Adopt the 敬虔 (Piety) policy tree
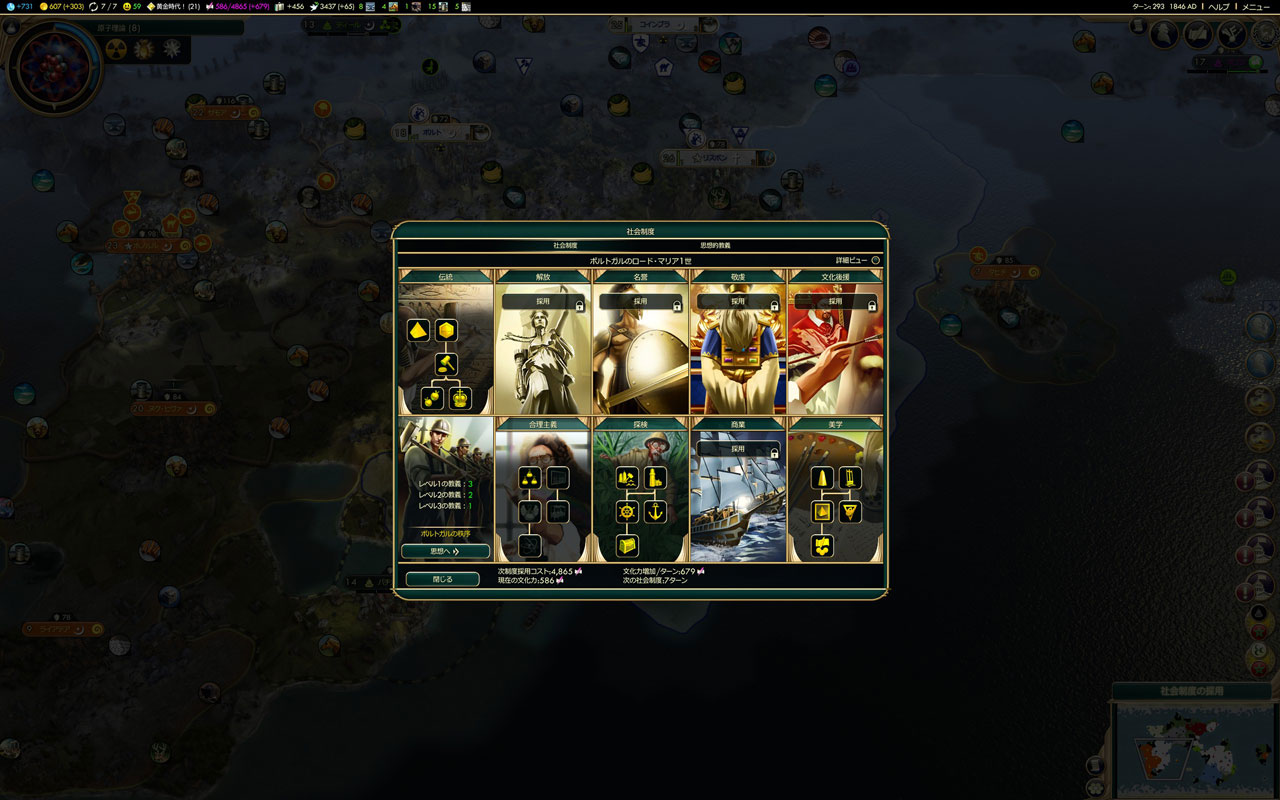 pyautogui.click(x=738, y=301)
